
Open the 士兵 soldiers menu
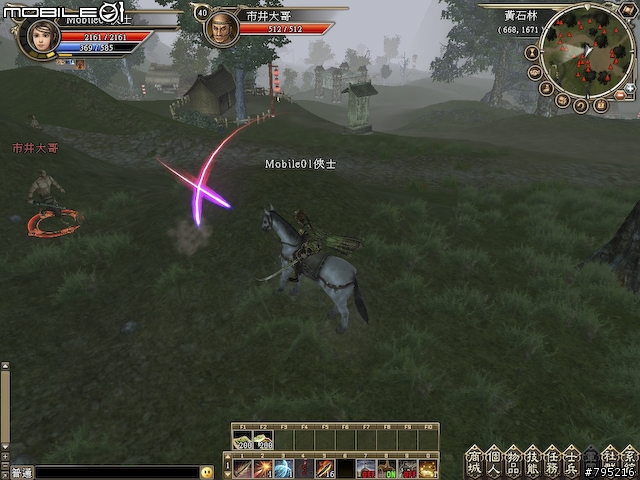coord(571,459)
